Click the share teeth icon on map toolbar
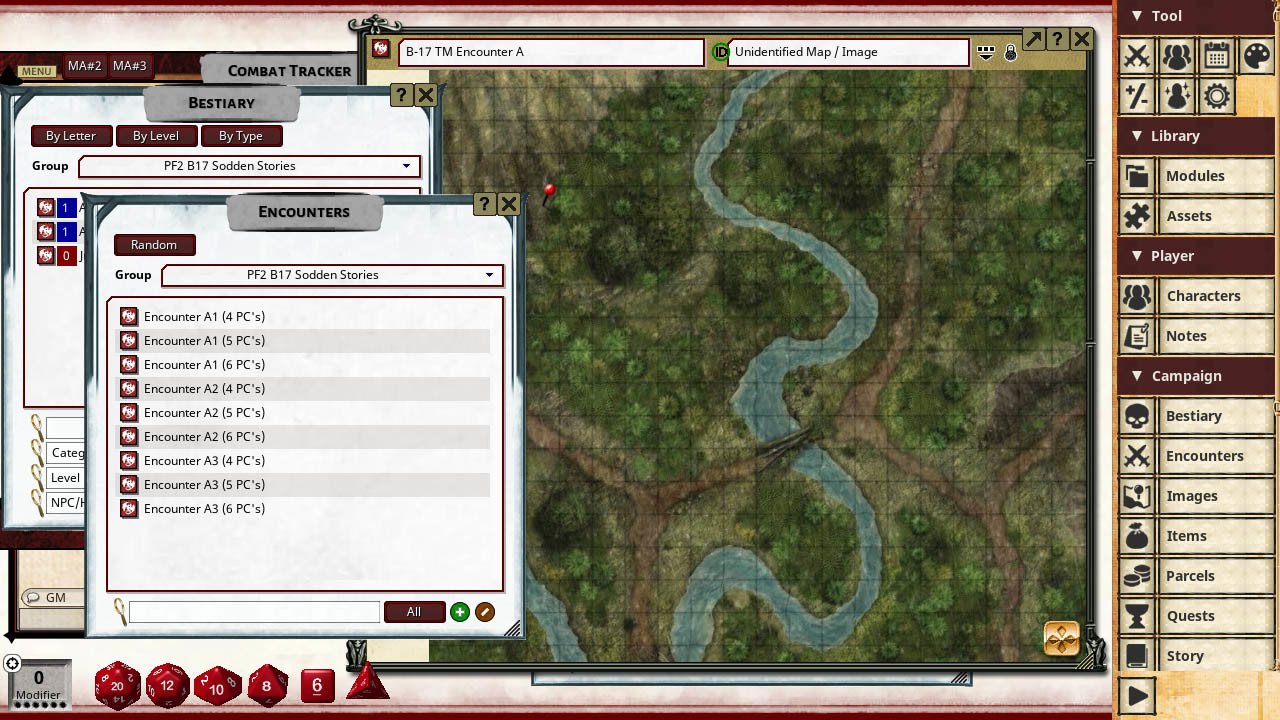The width and height of the screenshot is (1280, 720). (986, 52)
